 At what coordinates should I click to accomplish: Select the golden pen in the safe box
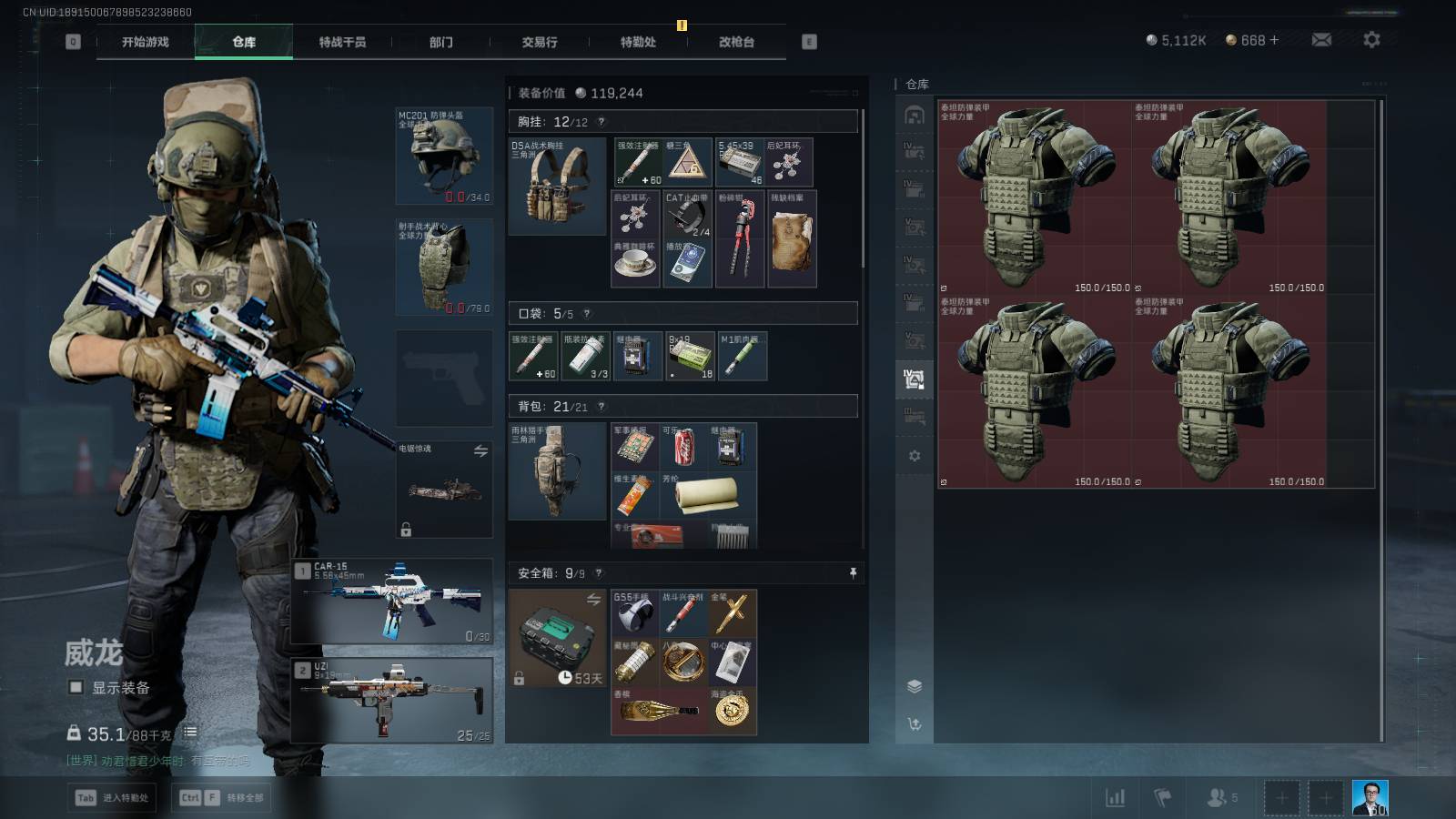[x=732, y=613]
